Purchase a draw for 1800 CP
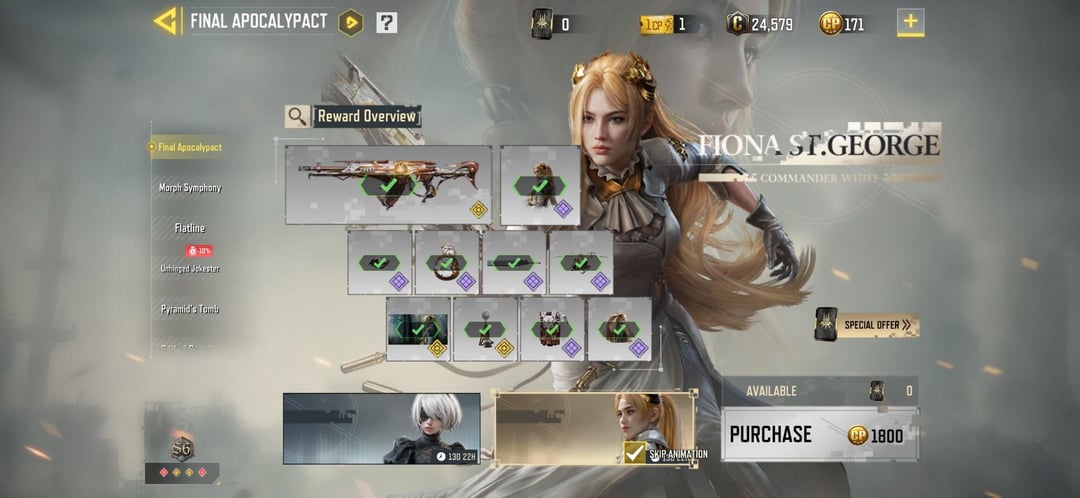This screenshot has width=1080, height=498. tap(819, 435)
